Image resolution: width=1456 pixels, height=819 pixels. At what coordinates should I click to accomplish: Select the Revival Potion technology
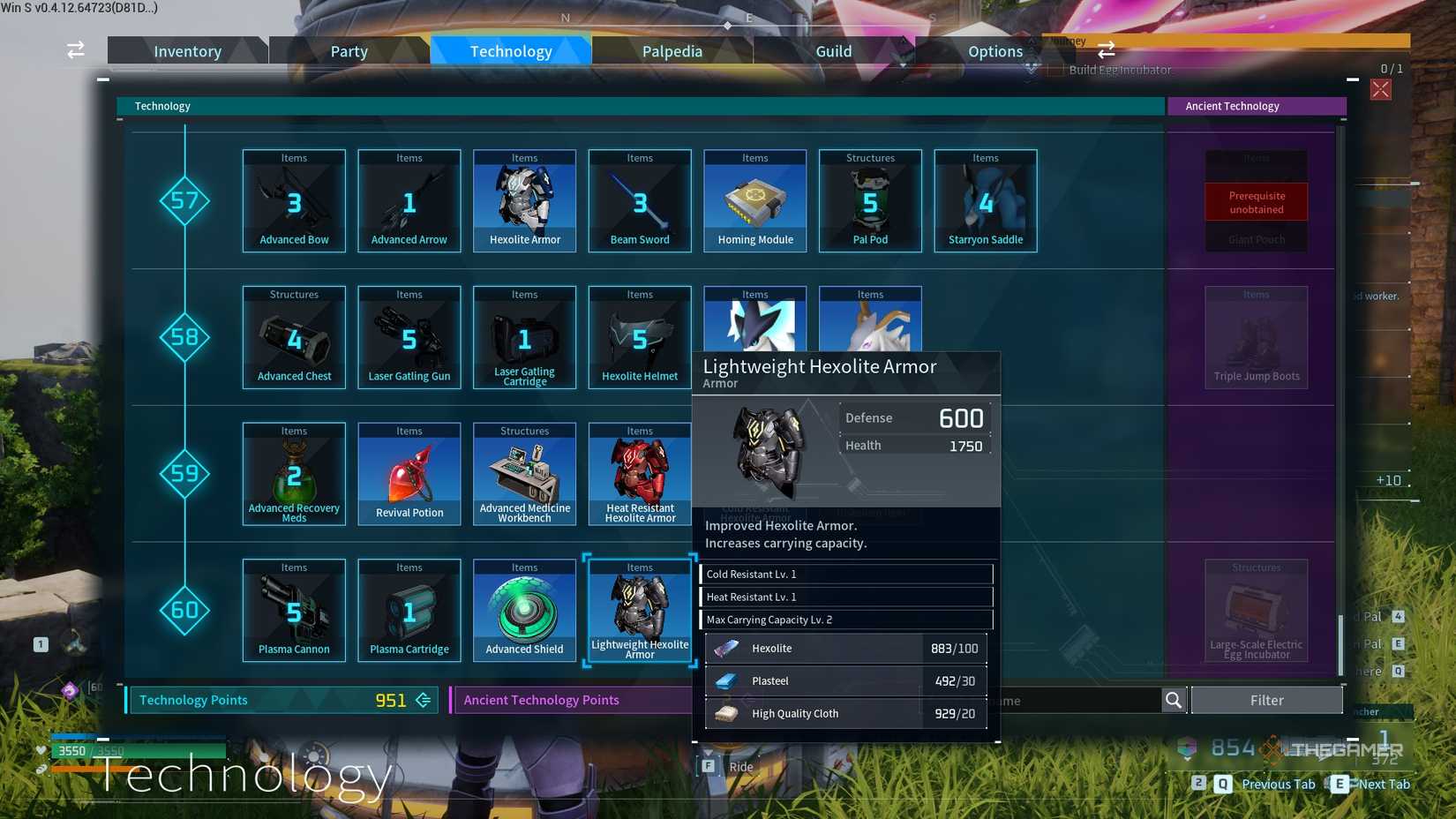[x=409, y=474]
